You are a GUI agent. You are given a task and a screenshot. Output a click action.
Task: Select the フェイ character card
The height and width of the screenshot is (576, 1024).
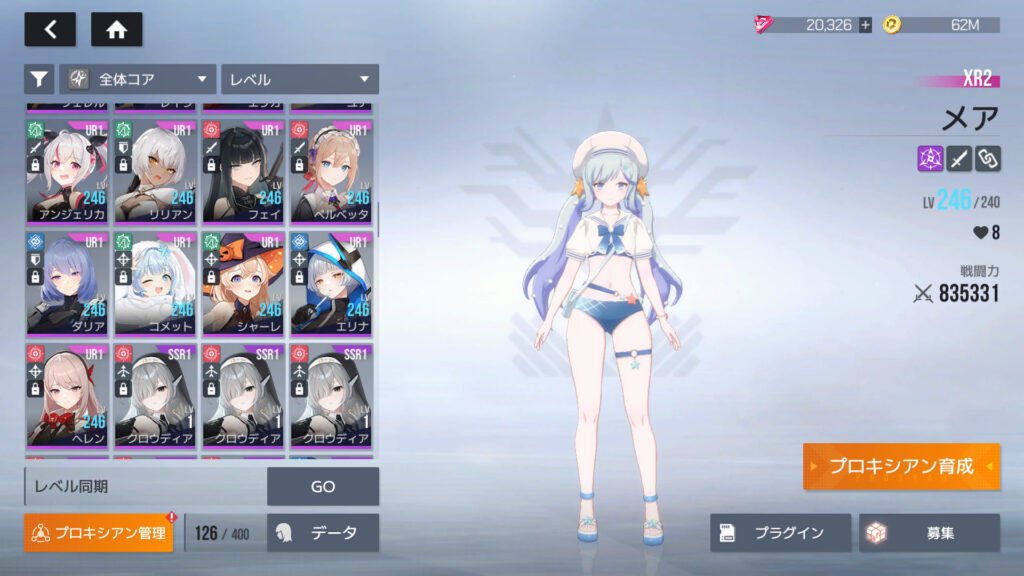(243, 172)
